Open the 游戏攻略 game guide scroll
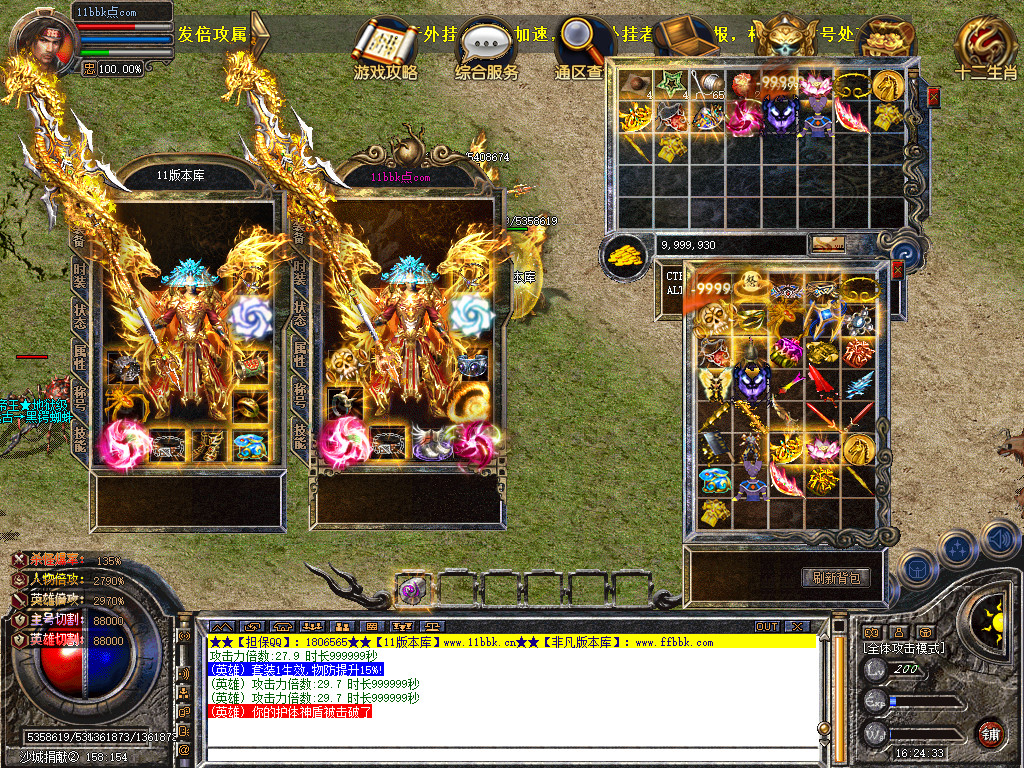 pos(386,48)
